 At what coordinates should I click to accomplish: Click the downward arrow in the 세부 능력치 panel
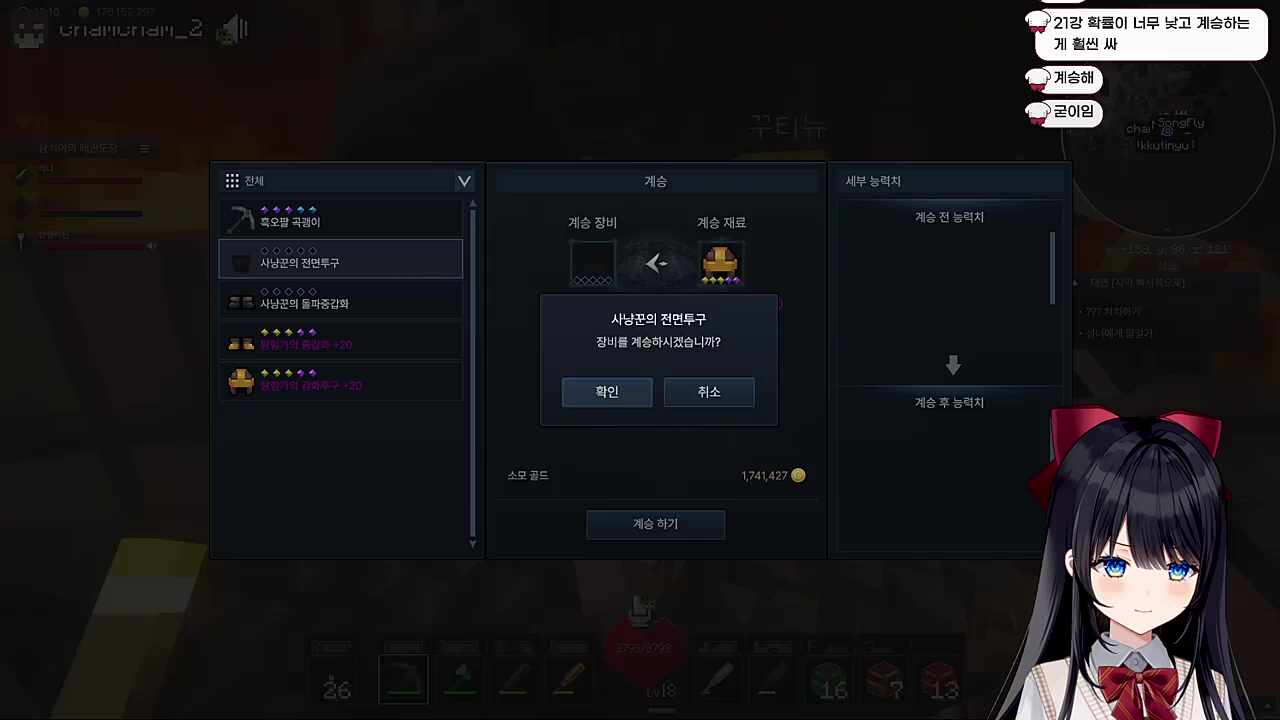coord(952,365)
